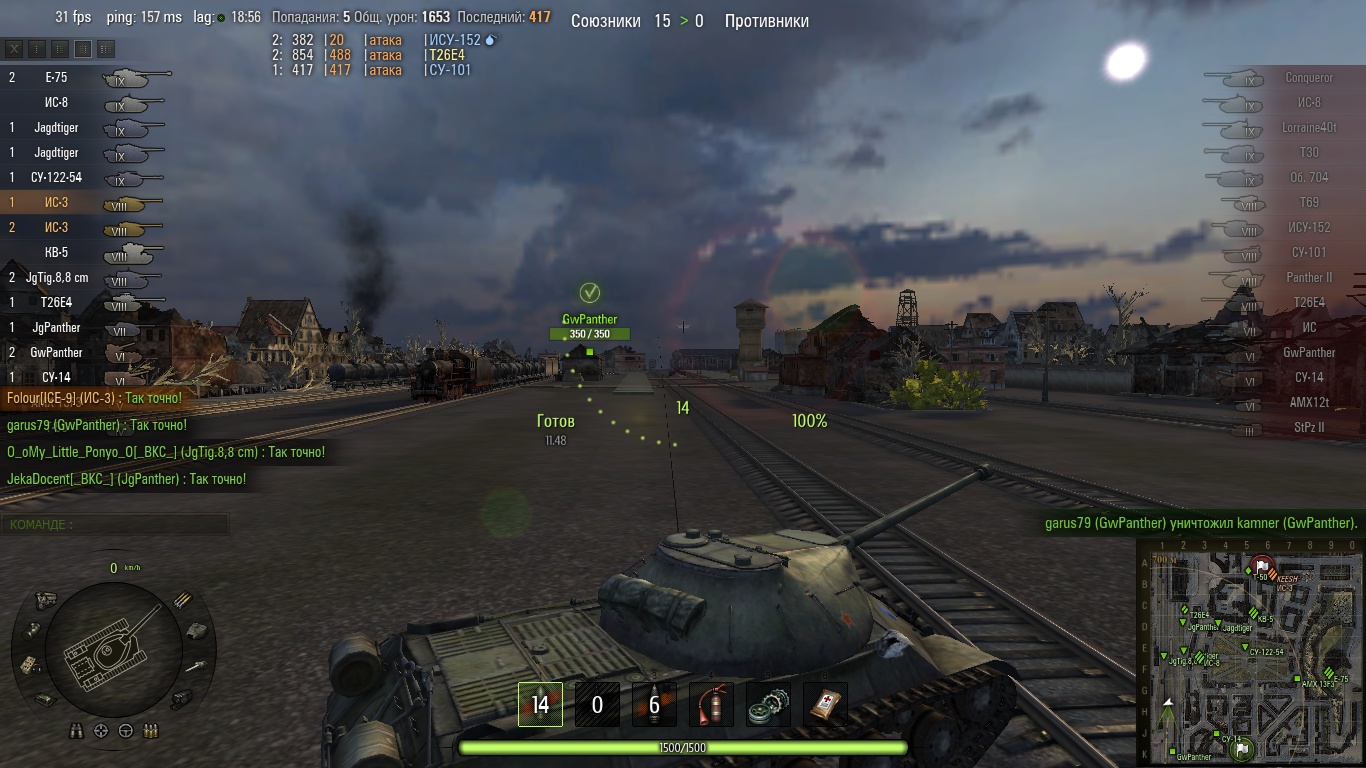Select enemy Conqueror in the enemy list
Viewport: 1366px width, 768px height.
tap(1308, 78)
